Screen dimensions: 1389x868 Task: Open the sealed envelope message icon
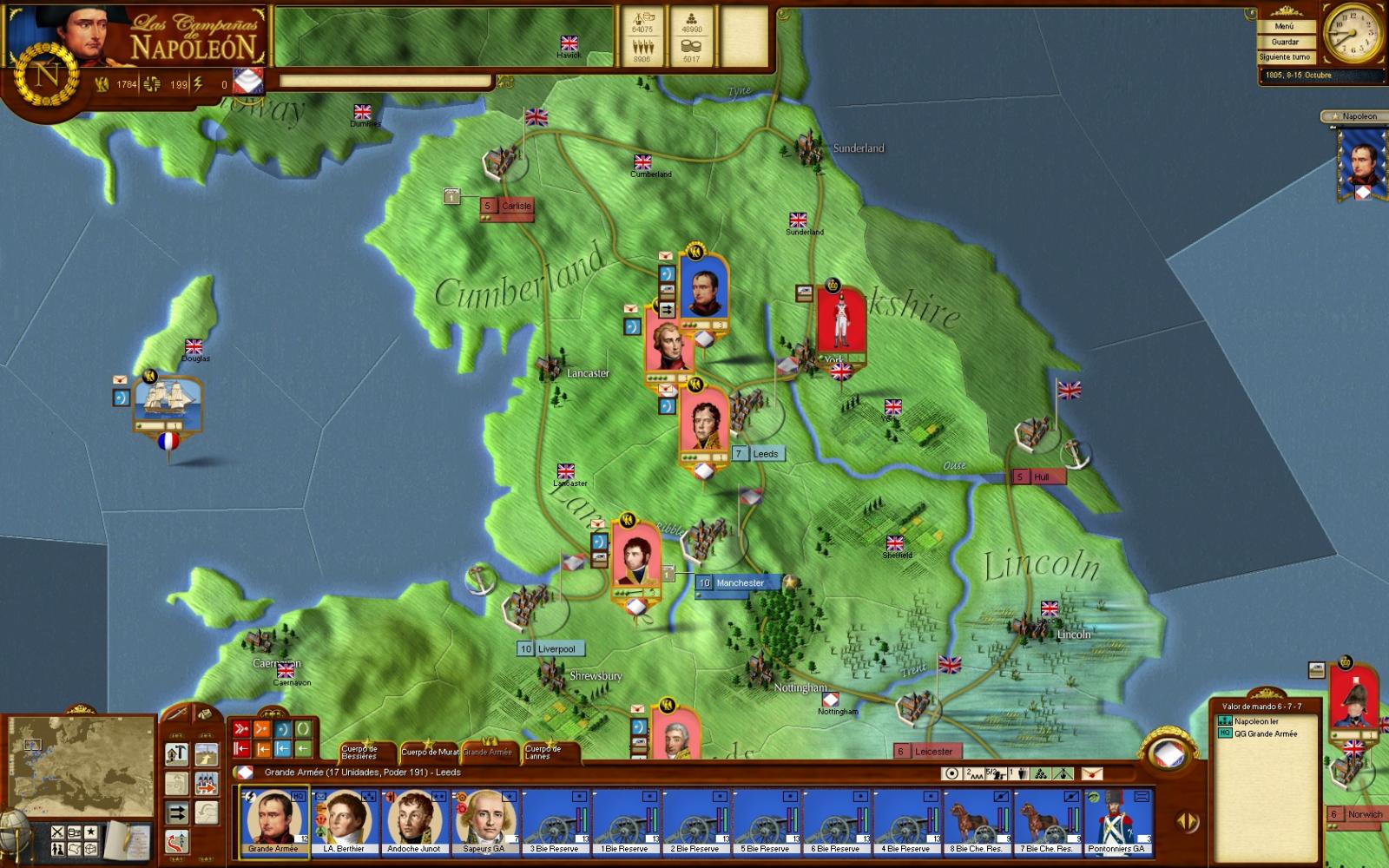click(x=1091, y=773)
